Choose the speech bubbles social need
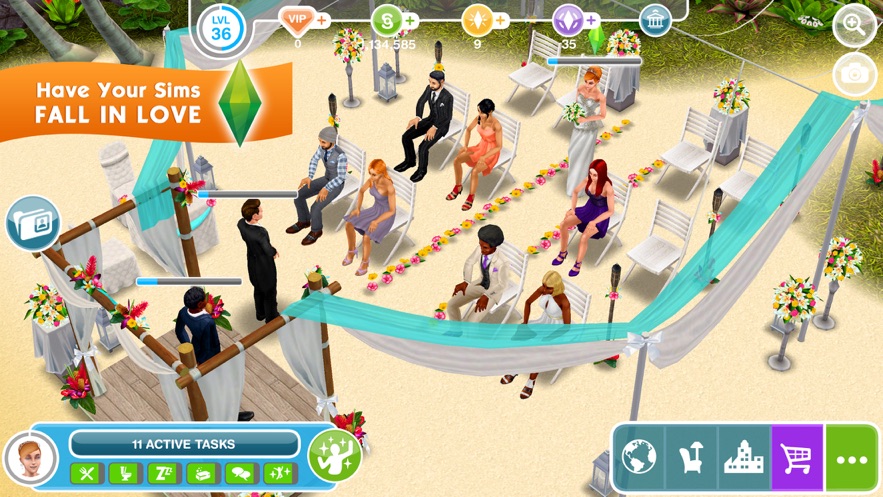 coord(241,474)
